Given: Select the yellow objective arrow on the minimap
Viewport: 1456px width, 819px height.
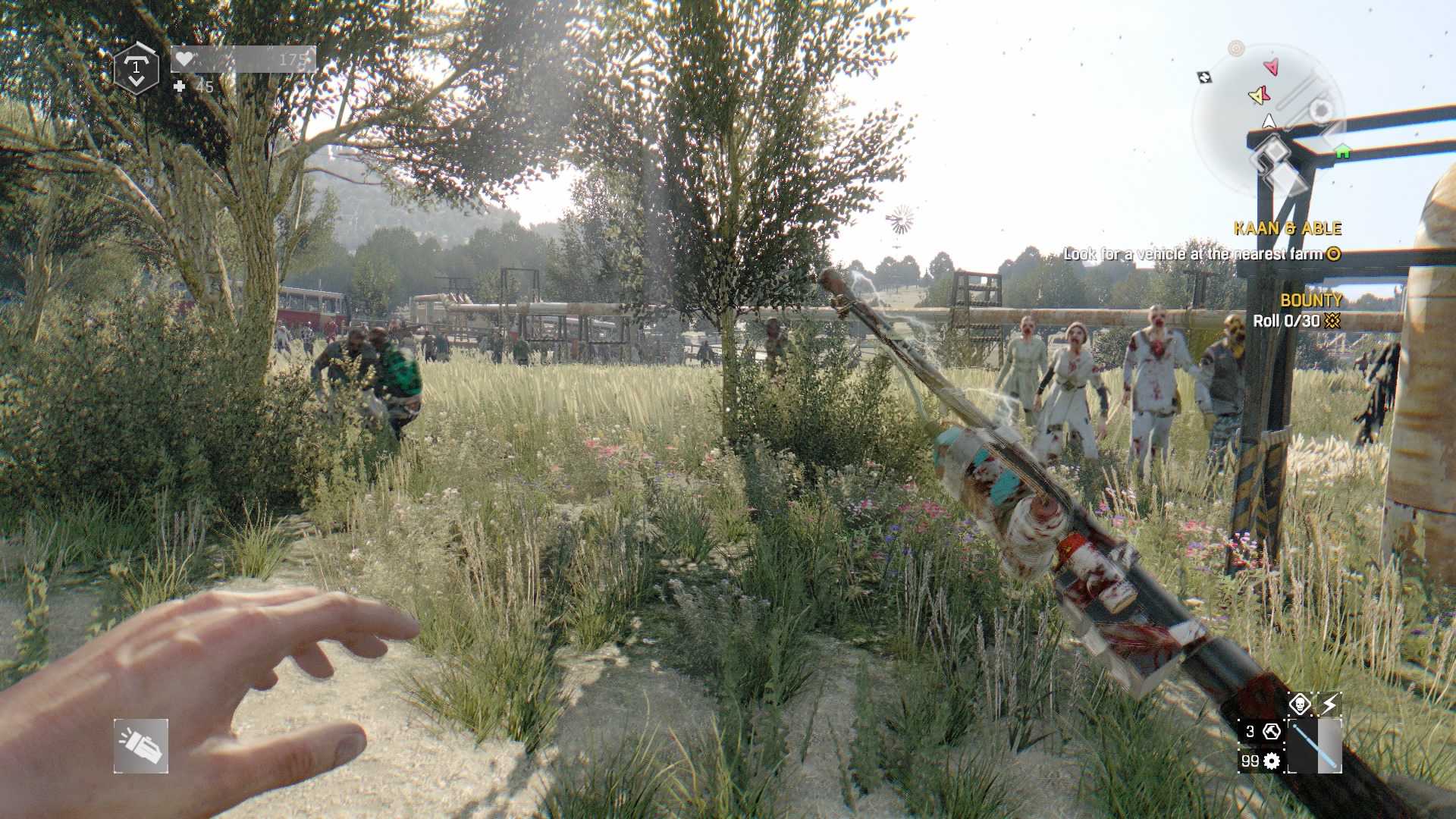Looking at the screenshot, I should click(1258, 96).
